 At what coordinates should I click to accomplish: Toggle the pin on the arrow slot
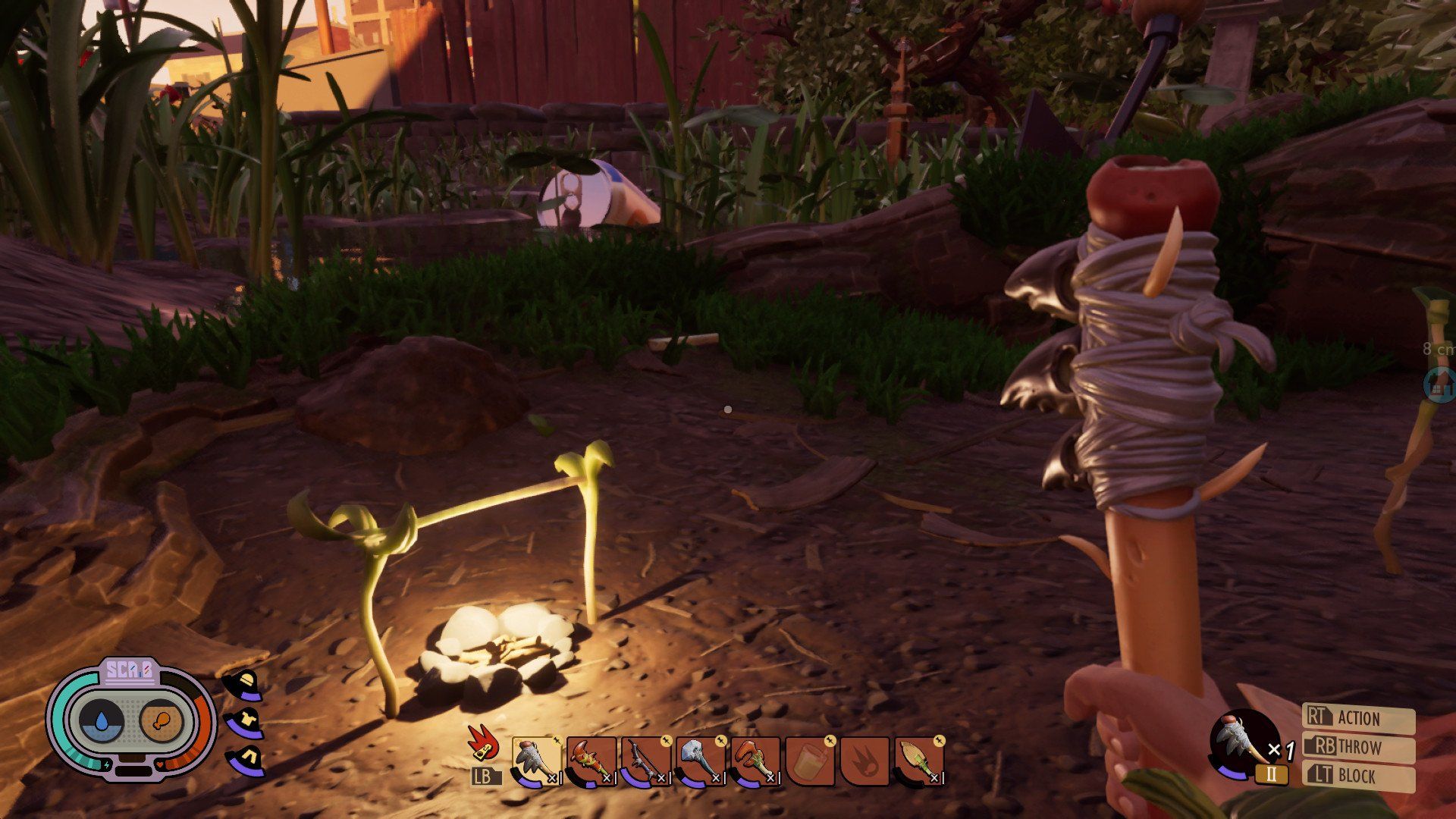pos(940,740)
